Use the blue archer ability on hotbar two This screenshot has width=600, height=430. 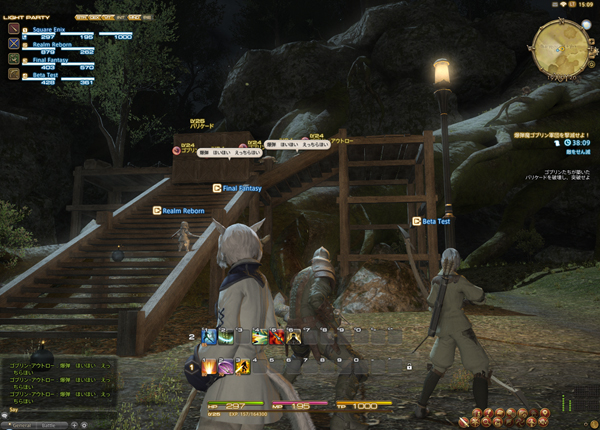point(209,338)
